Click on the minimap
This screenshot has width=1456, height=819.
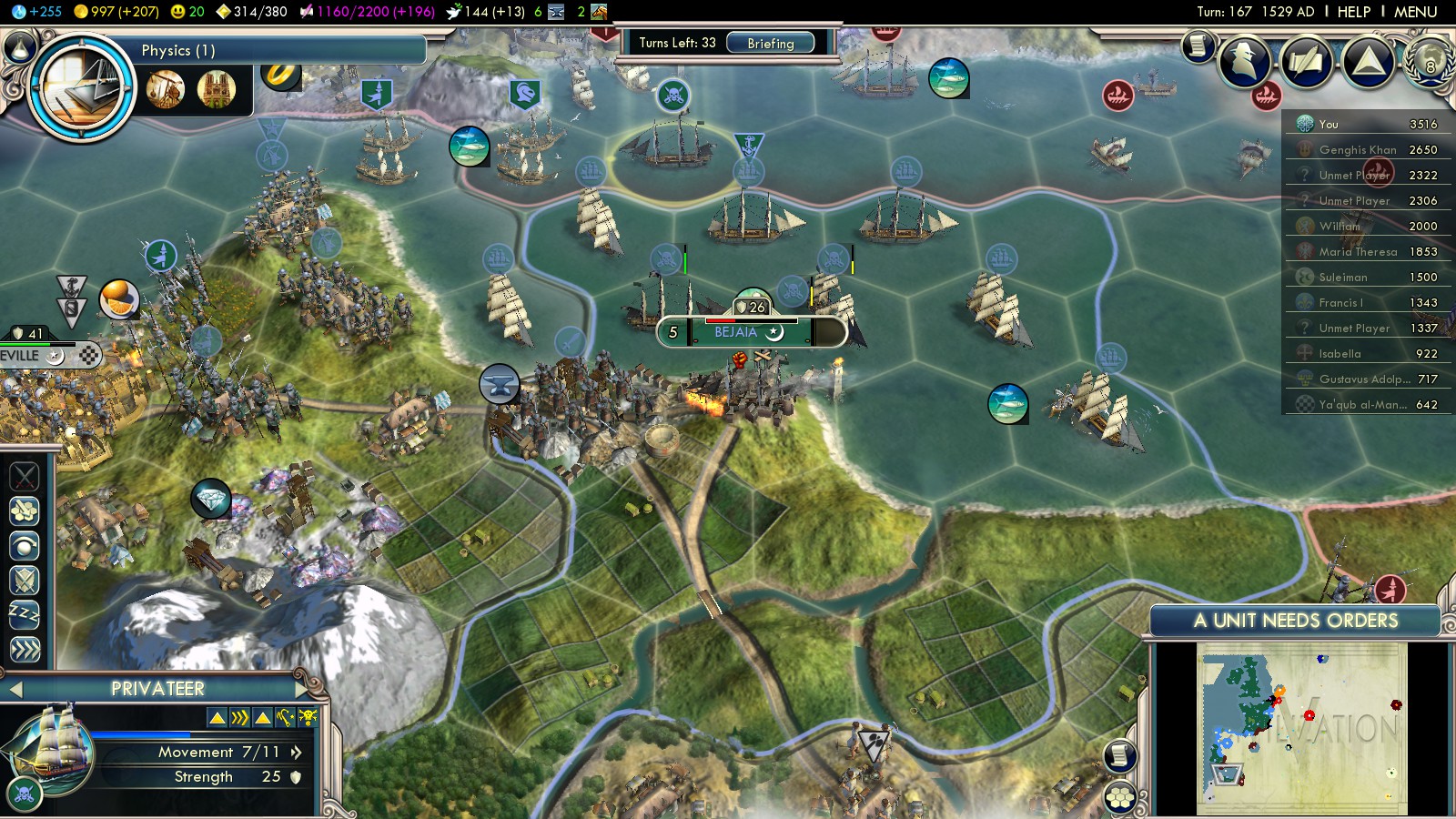pyautogui.click(x=1301, y=728)
